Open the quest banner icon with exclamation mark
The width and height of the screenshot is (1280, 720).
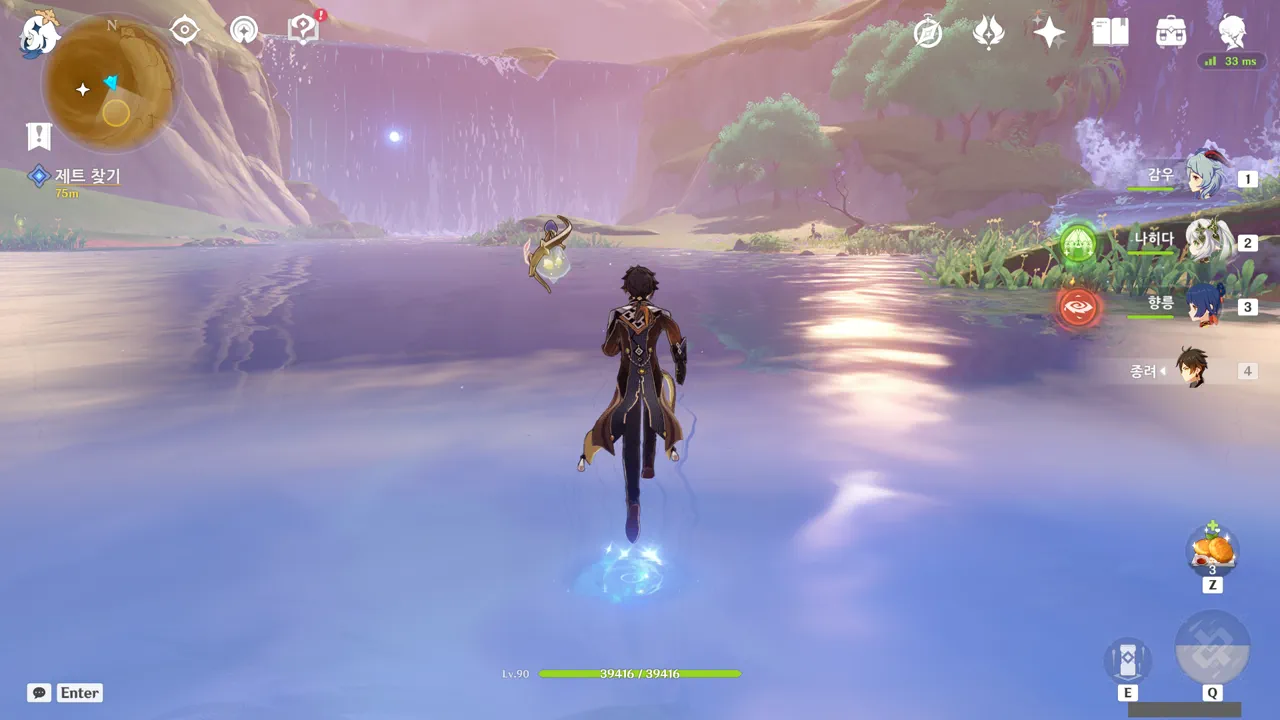tap(39, 136)
